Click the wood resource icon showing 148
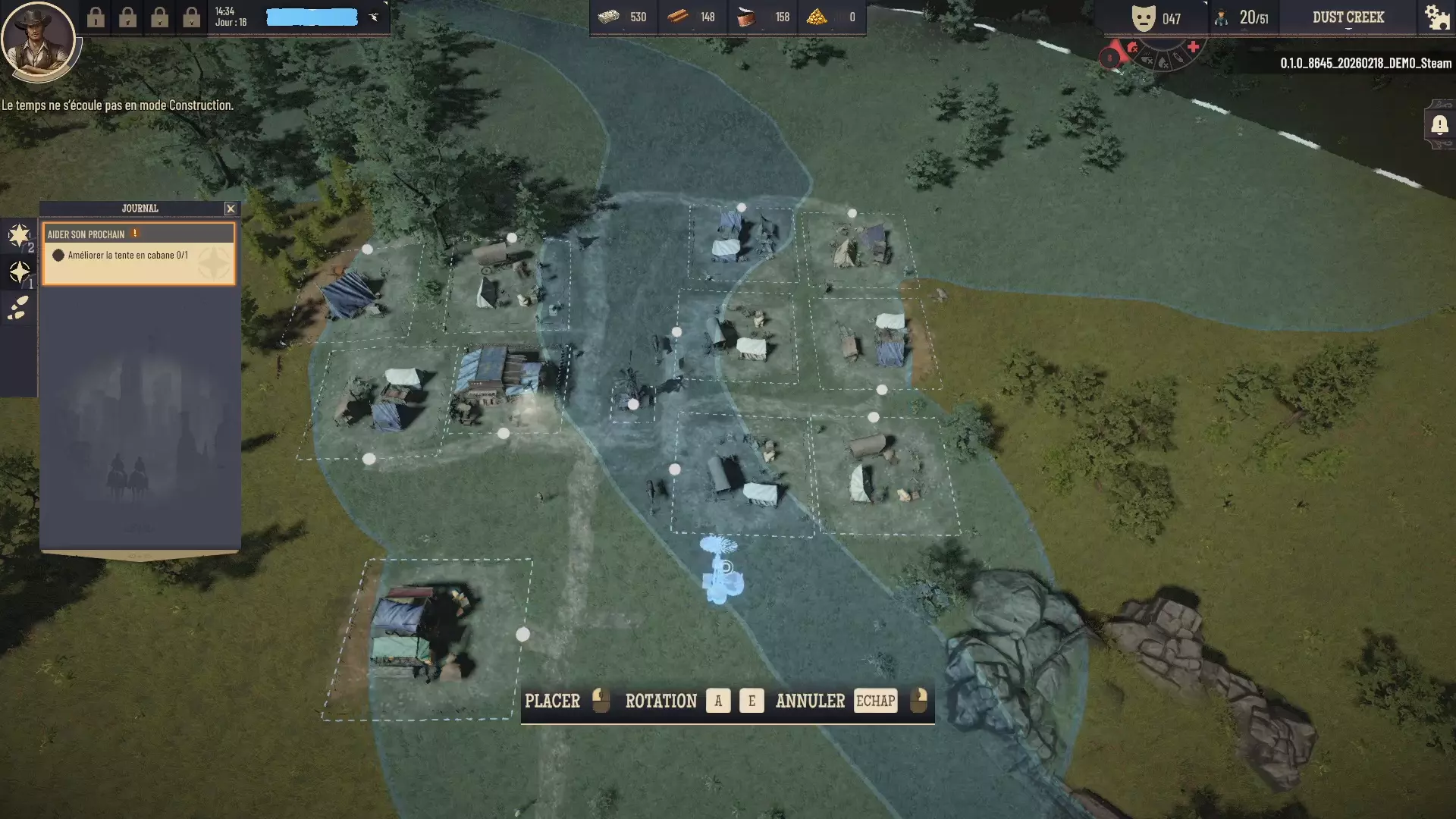Screen dimensions: 1456x819 [677, 17]
